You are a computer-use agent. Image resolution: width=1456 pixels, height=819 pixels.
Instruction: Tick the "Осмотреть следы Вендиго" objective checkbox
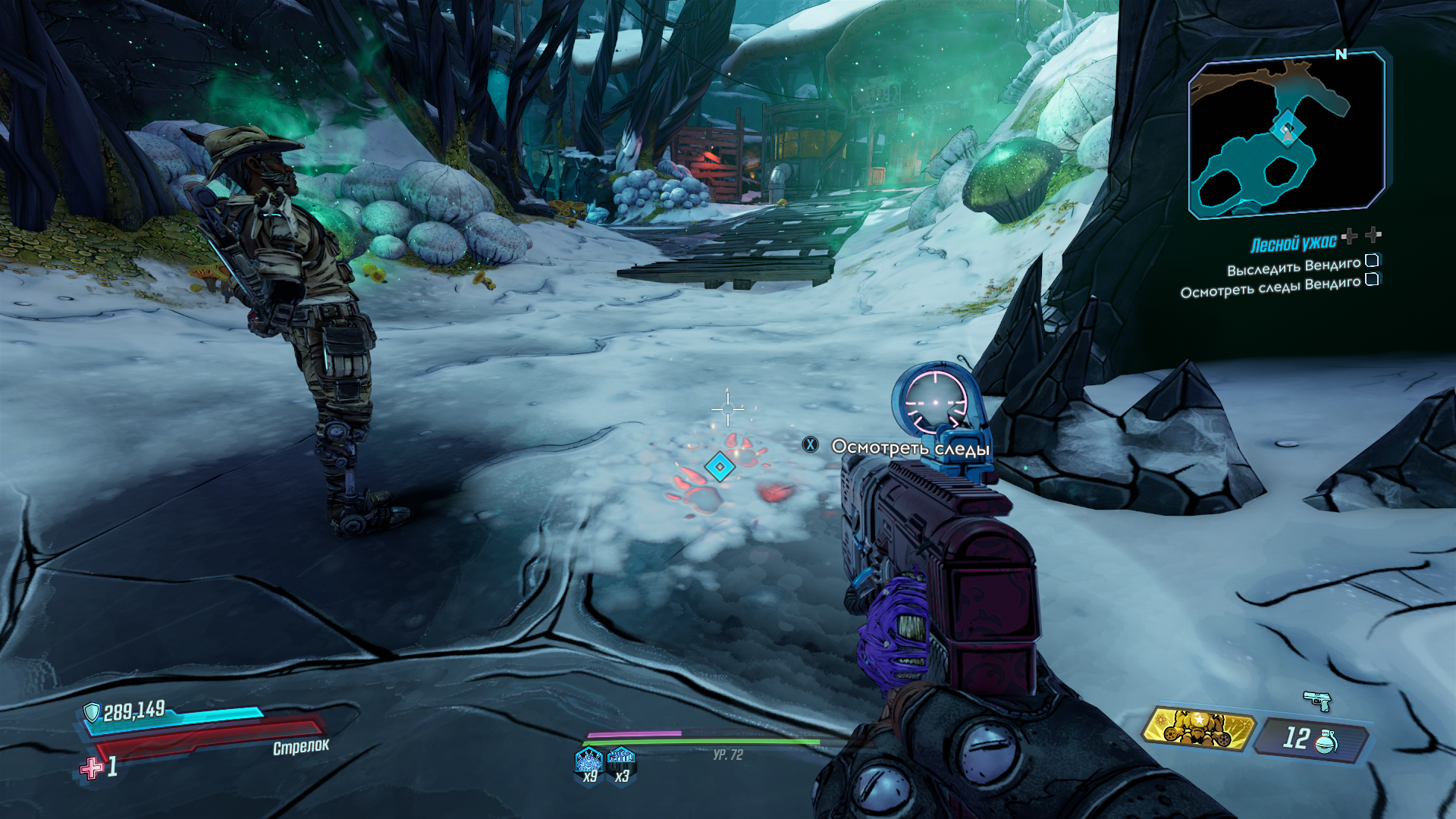click(1372, 279)
